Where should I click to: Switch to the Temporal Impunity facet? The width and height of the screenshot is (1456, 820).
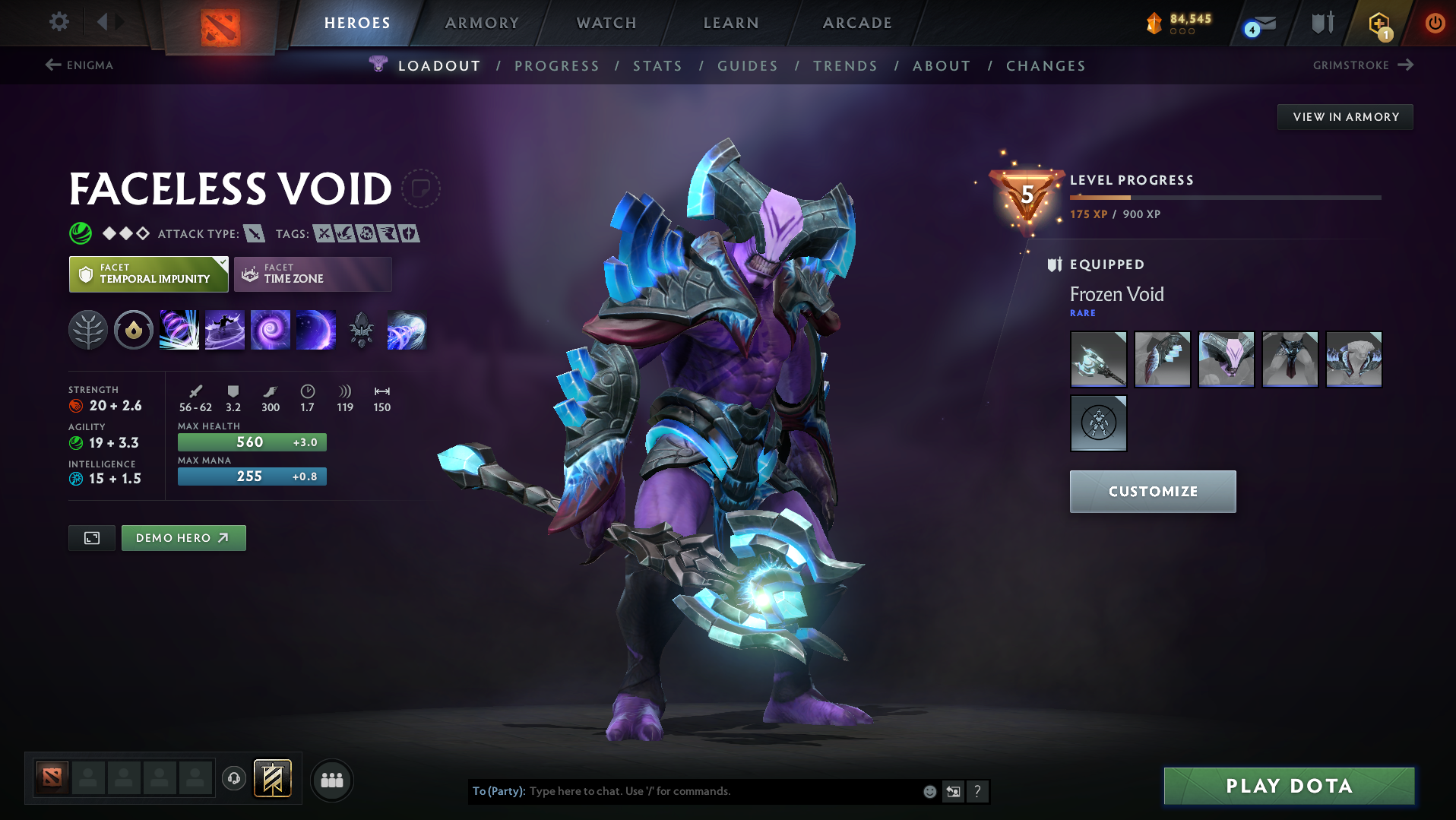[148, 274]
